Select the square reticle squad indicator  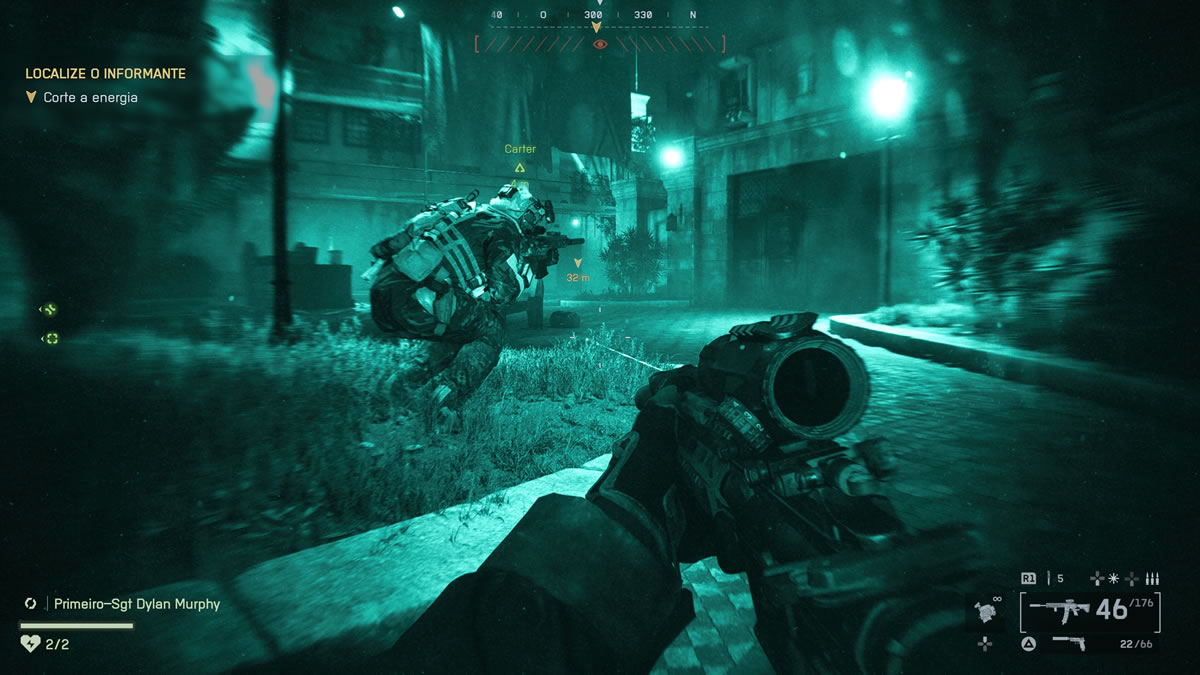[51, 339]
